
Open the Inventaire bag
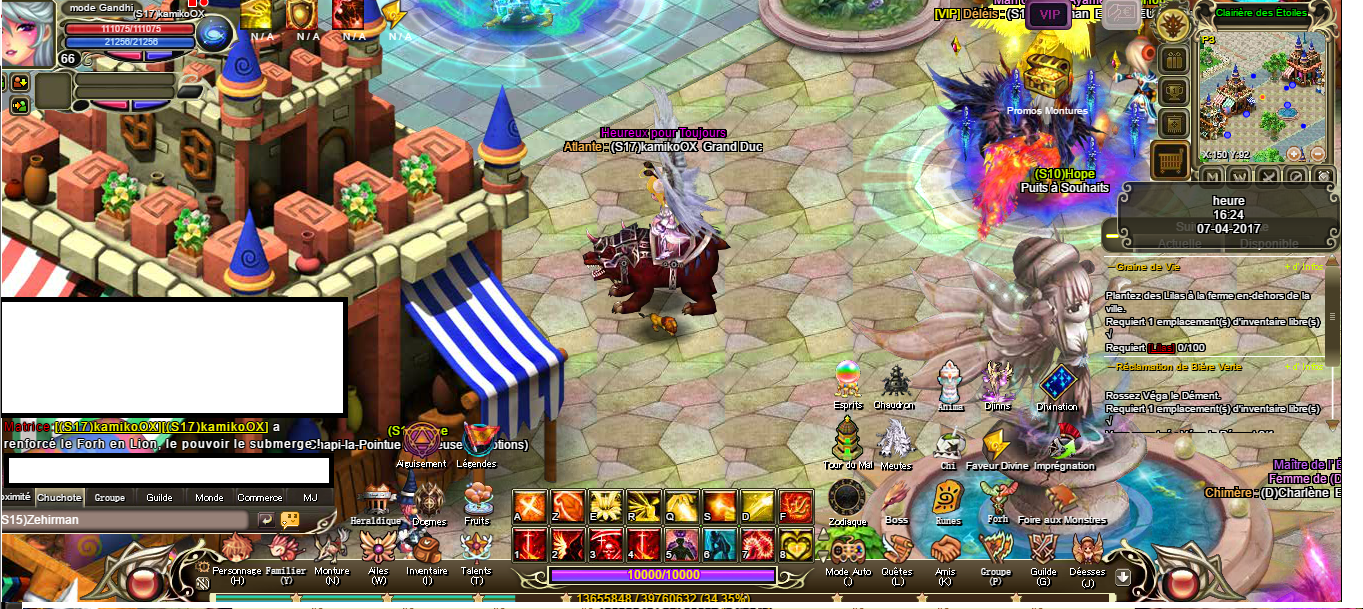[x=427, y=551]
